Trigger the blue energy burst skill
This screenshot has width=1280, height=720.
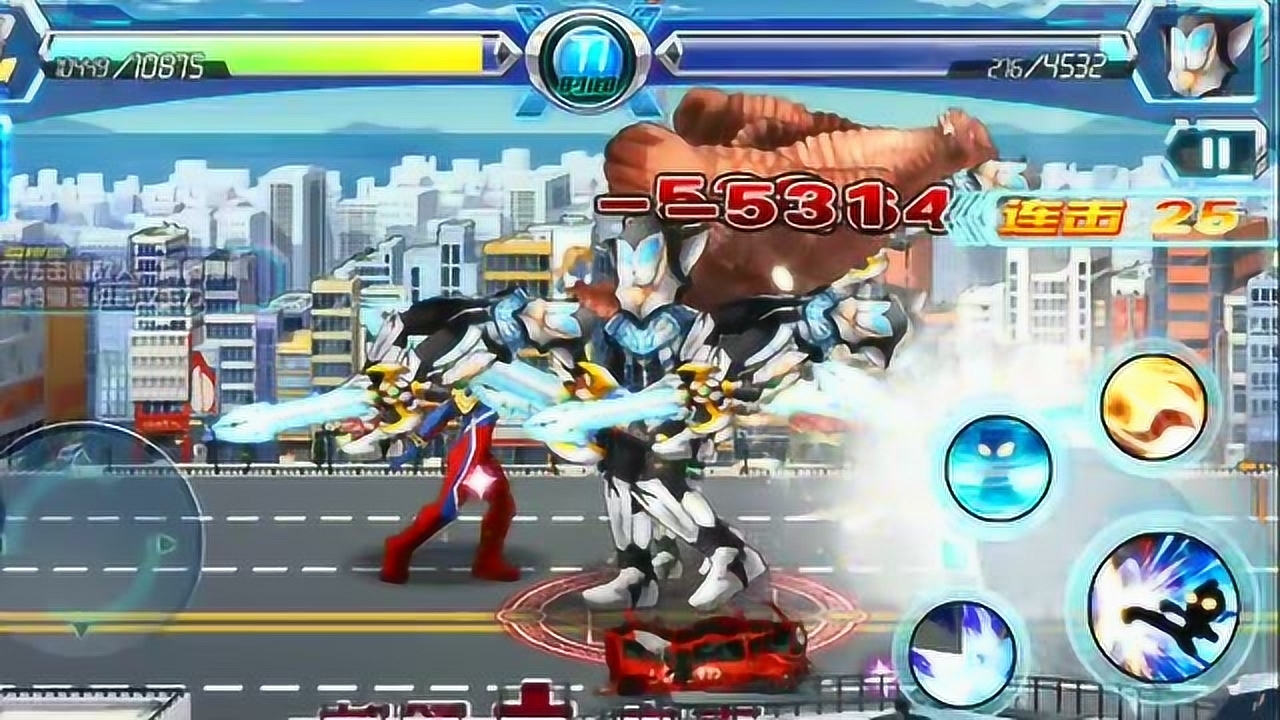pyautogui.click(x=962, y=650)
